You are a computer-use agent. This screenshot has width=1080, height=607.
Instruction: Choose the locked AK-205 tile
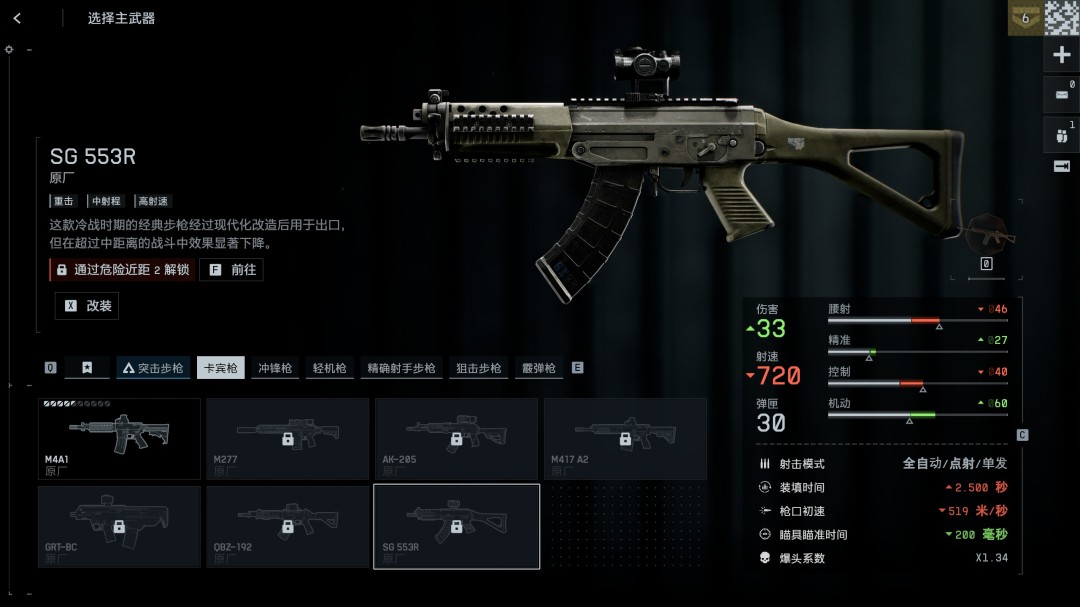point(456,438)
